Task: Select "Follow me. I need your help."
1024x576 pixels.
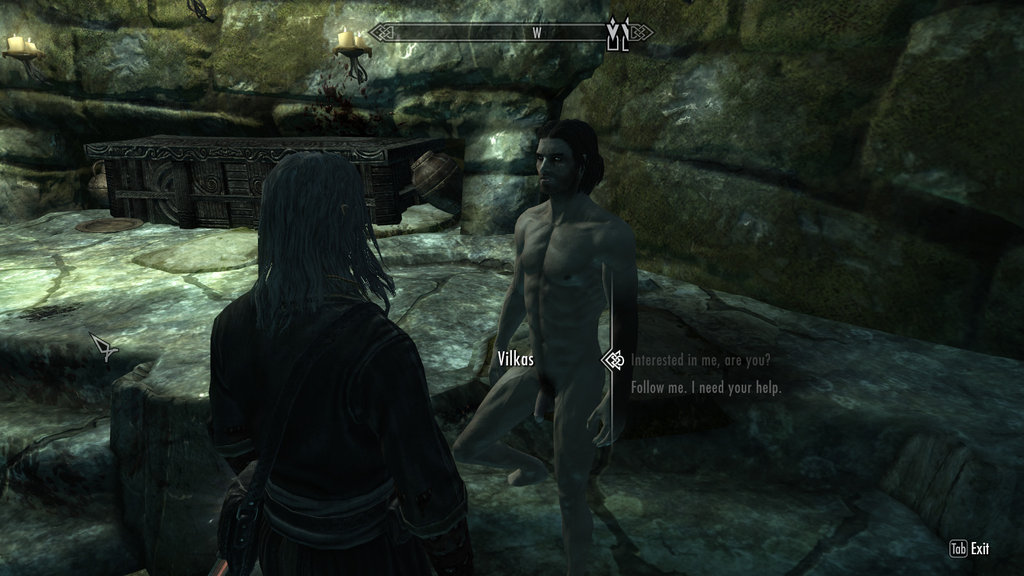Action: click(x=706, y=387)
